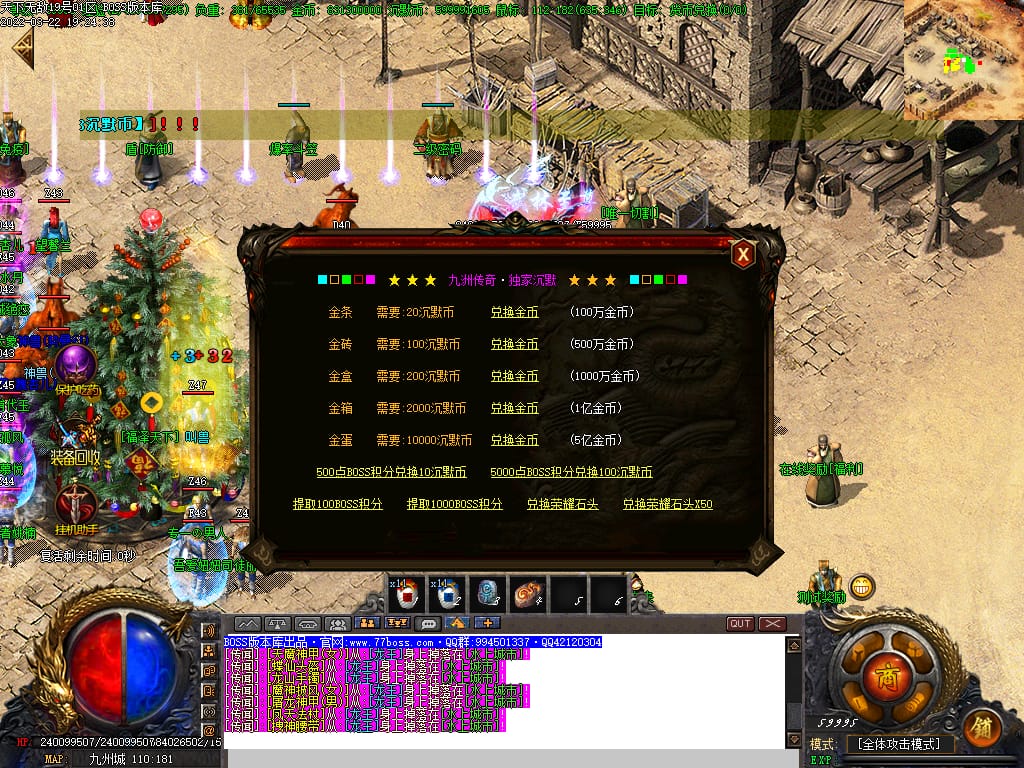This screenshot has width=1024, height=768.
Task: Click 兑换金币 on the 金砖 row
Action: click(x=514, y=344)
